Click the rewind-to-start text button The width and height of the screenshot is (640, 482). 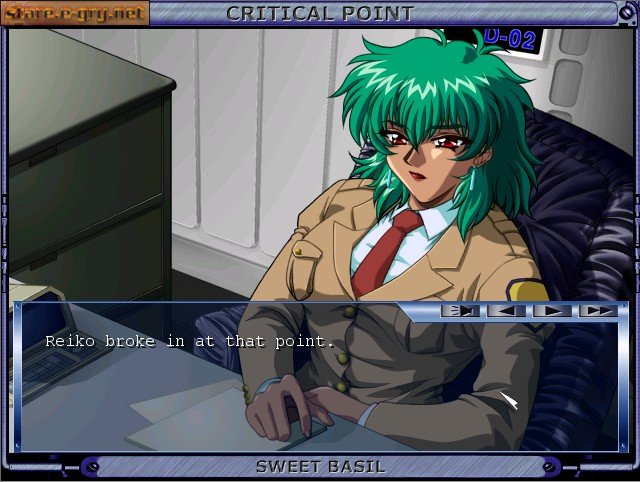click(x=462, y=311)
